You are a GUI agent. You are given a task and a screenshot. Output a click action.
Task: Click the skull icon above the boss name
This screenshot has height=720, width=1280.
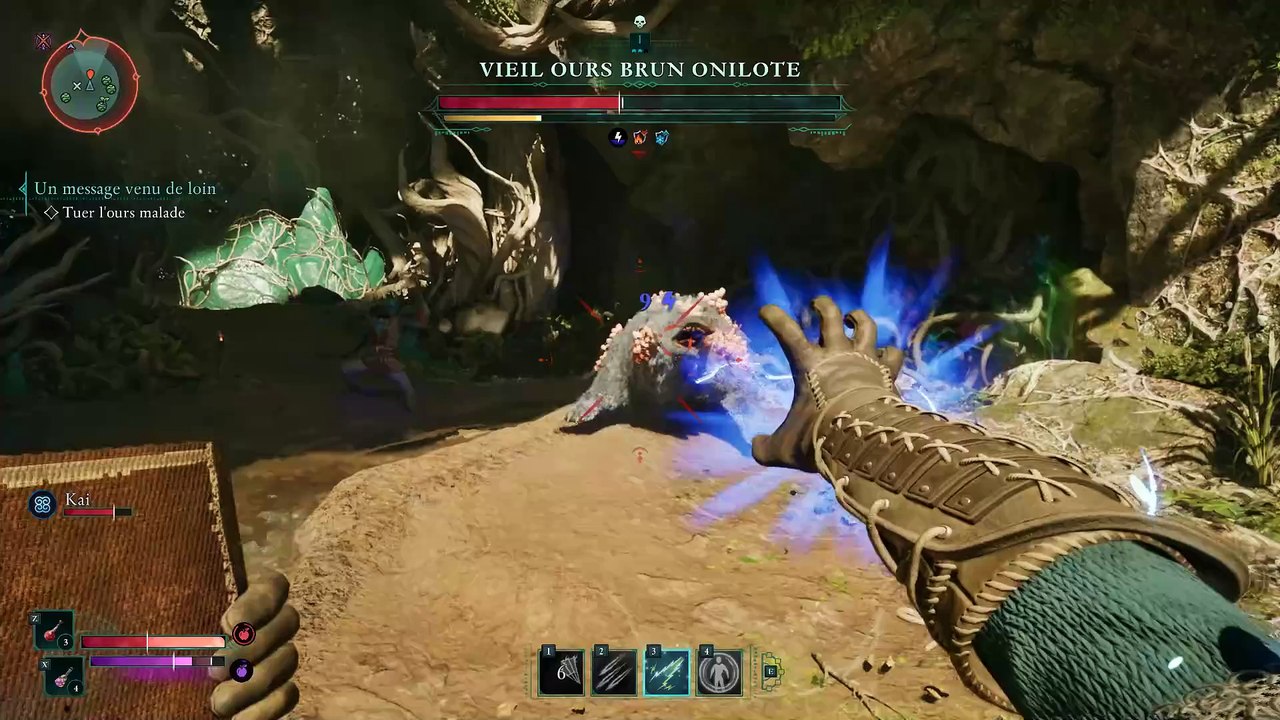click(x=640, y=22)
